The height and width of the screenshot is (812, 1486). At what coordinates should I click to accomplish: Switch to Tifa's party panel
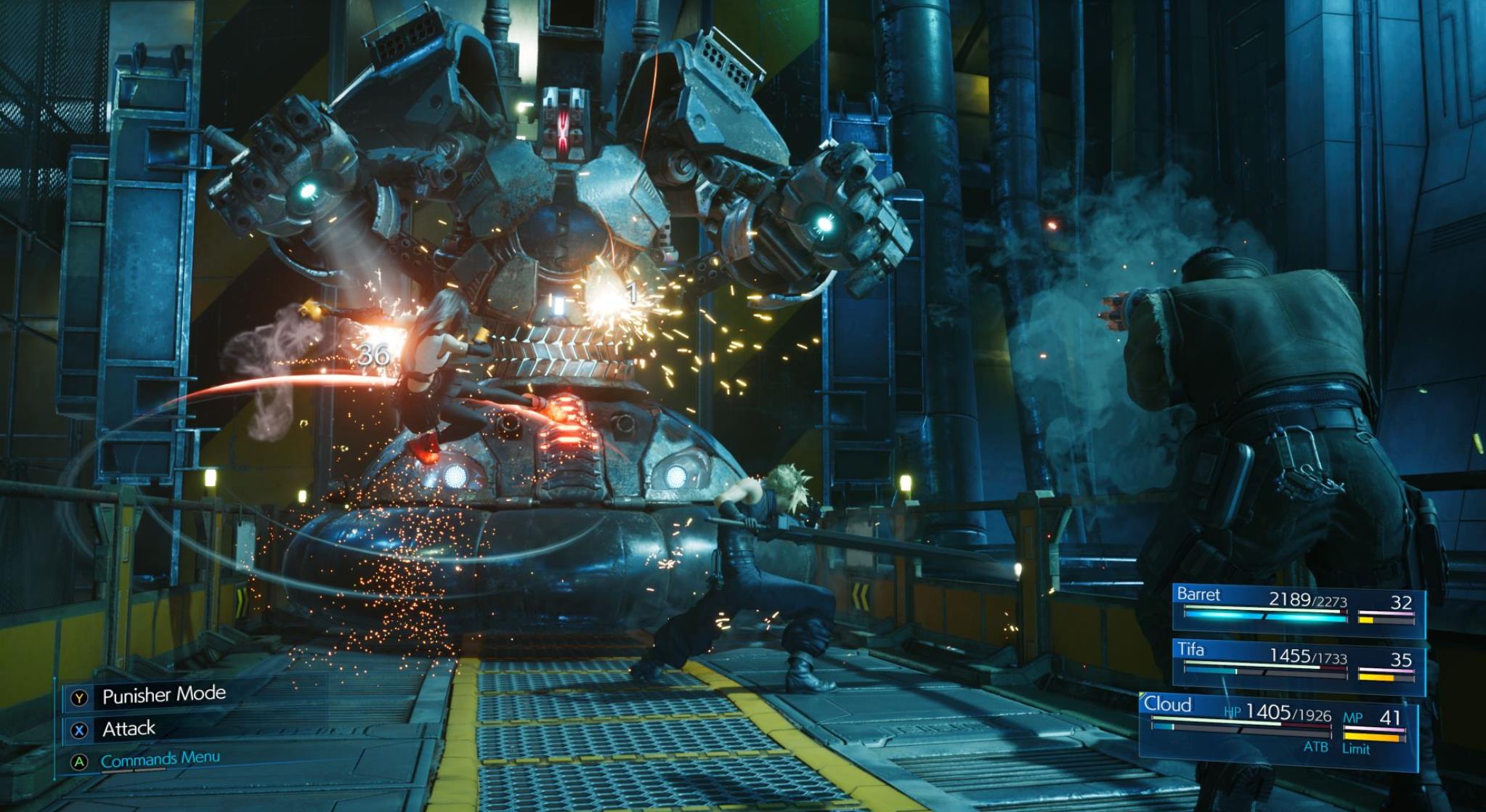1299,663
